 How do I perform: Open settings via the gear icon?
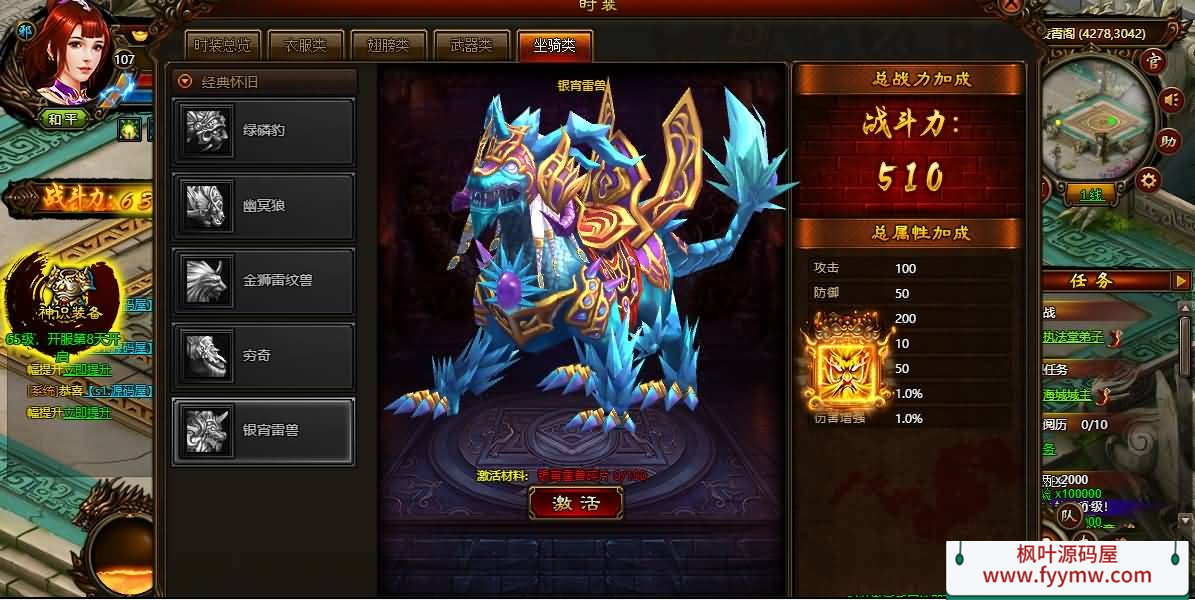[1150, 180]
